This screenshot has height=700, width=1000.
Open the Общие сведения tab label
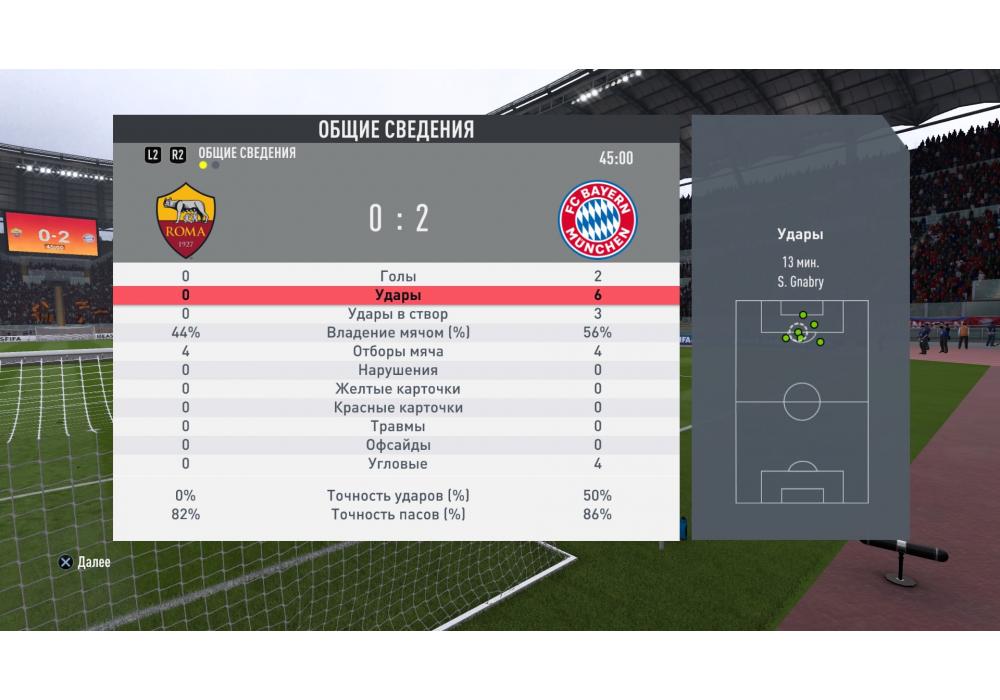tap(247, 153)
